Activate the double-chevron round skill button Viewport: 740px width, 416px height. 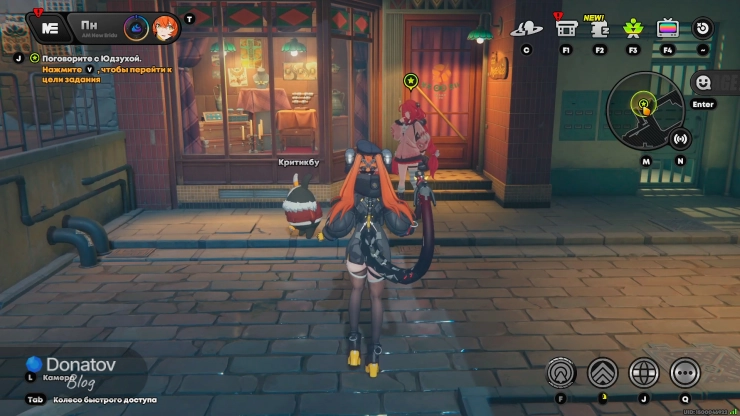coord(602,373)
